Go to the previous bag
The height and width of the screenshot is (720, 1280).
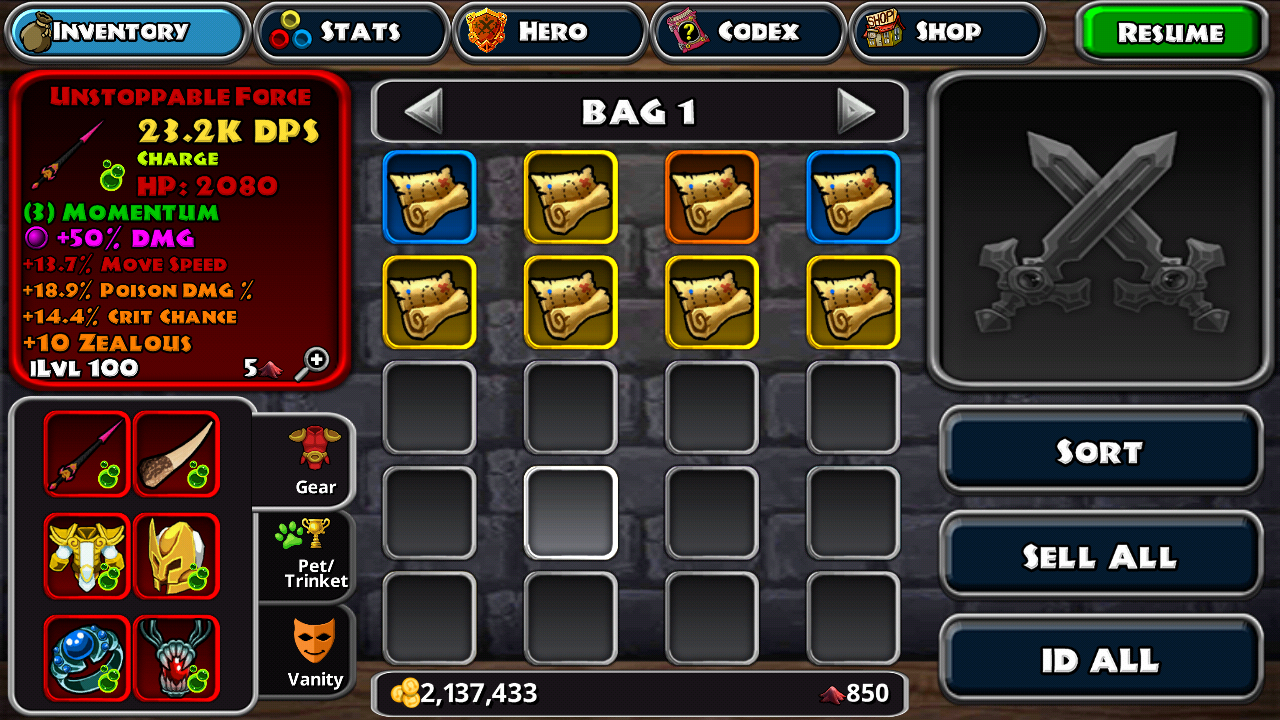point(423,111)
